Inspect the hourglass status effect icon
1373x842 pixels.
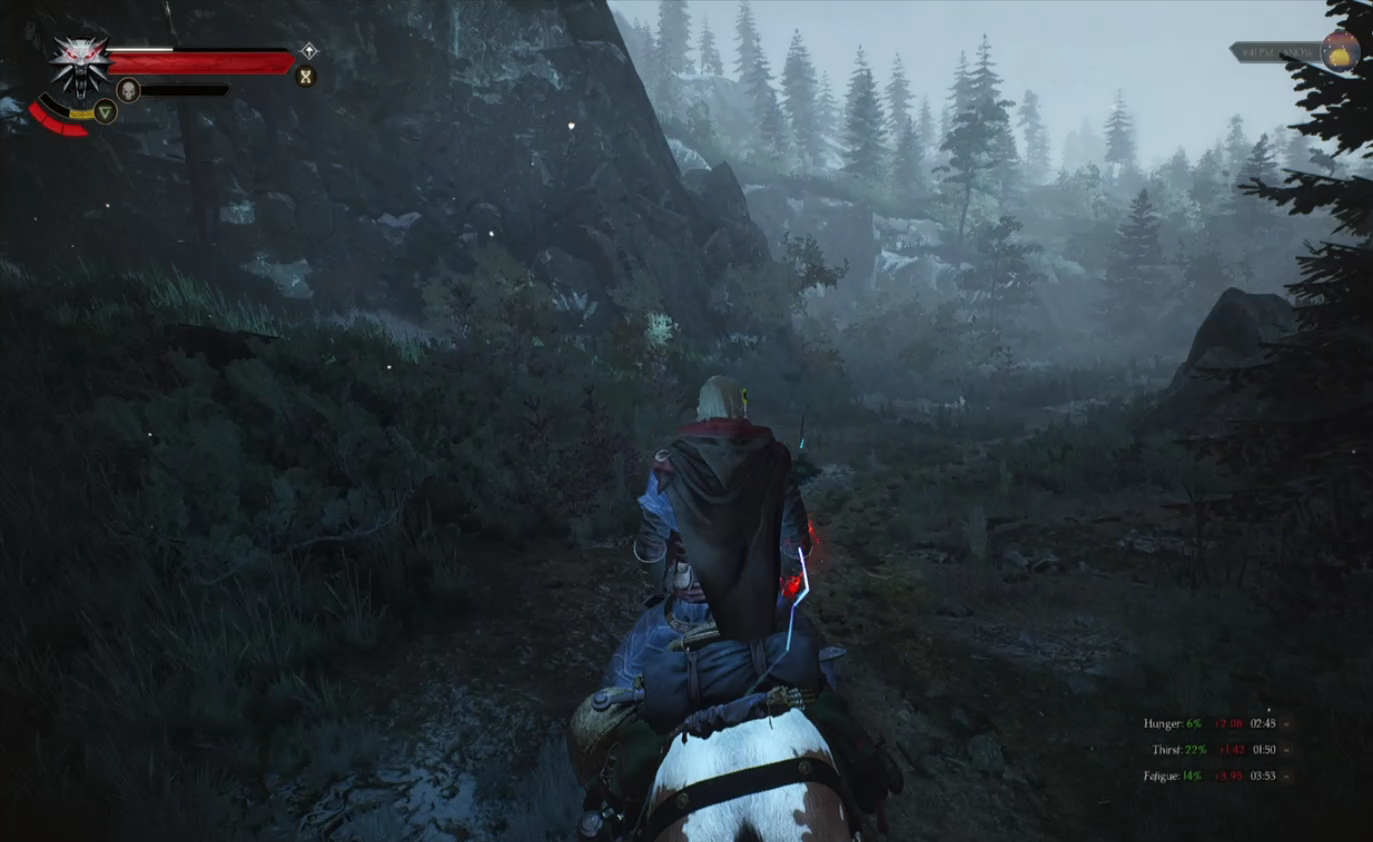(306, 76)
